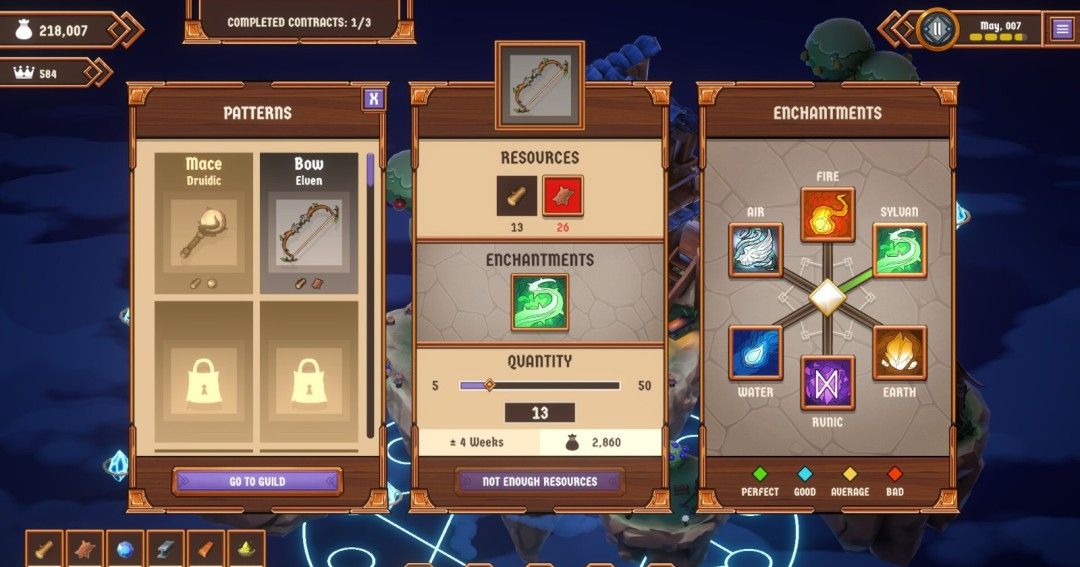Click the selected Sylvan enchantment slot
This screenshot has height=567, width=1080.
coord(540,302)
